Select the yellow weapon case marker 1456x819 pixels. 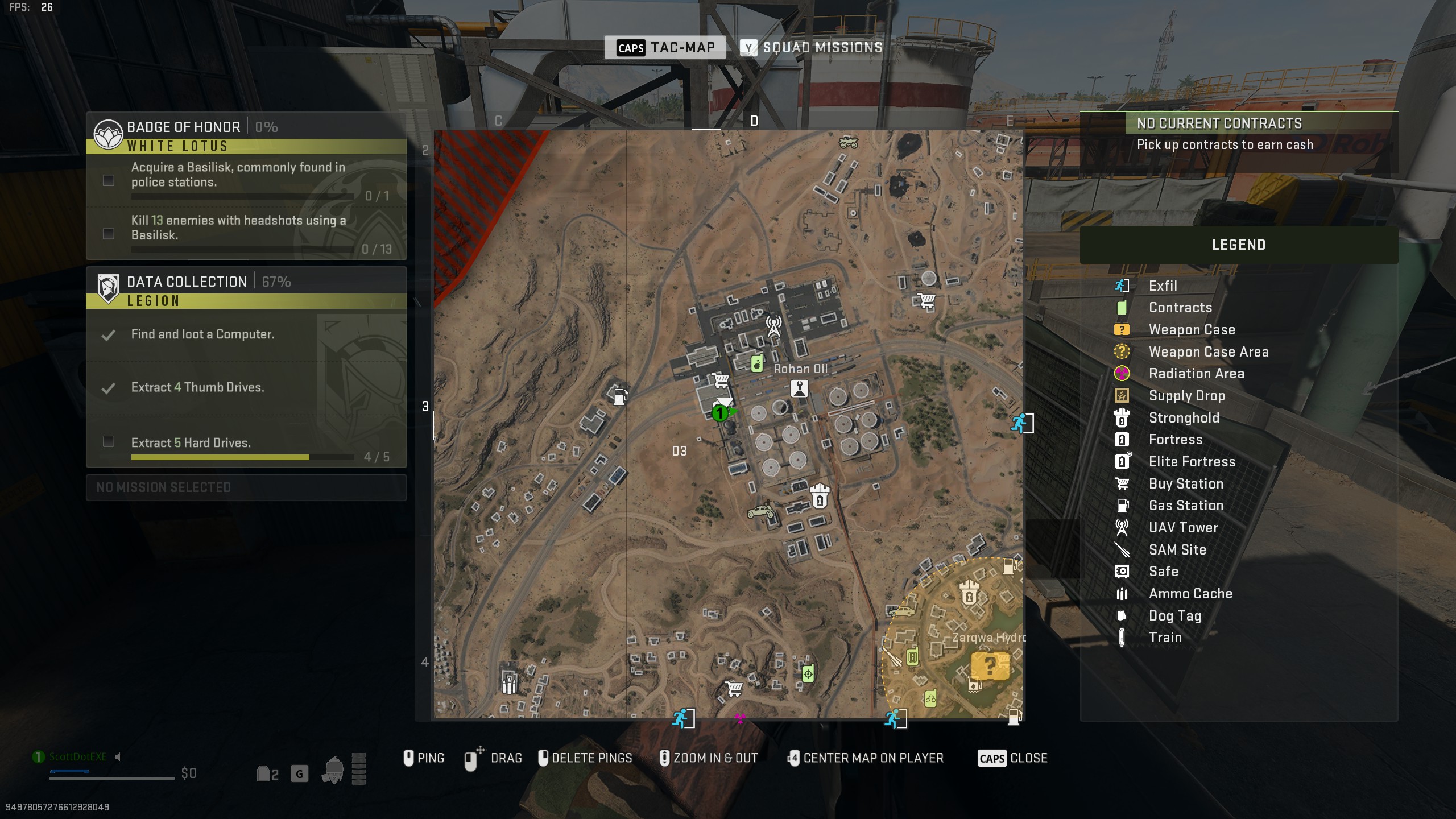(990, 665)
